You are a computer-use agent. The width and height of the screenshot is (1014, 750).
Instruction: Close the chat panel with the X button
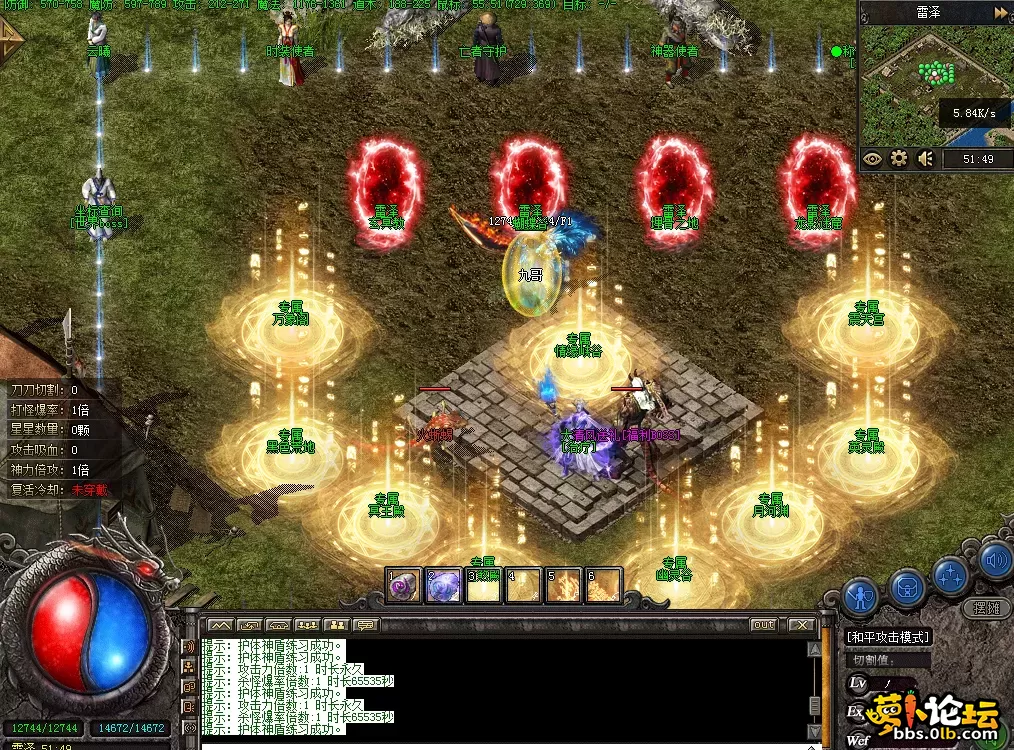(801, 625)
